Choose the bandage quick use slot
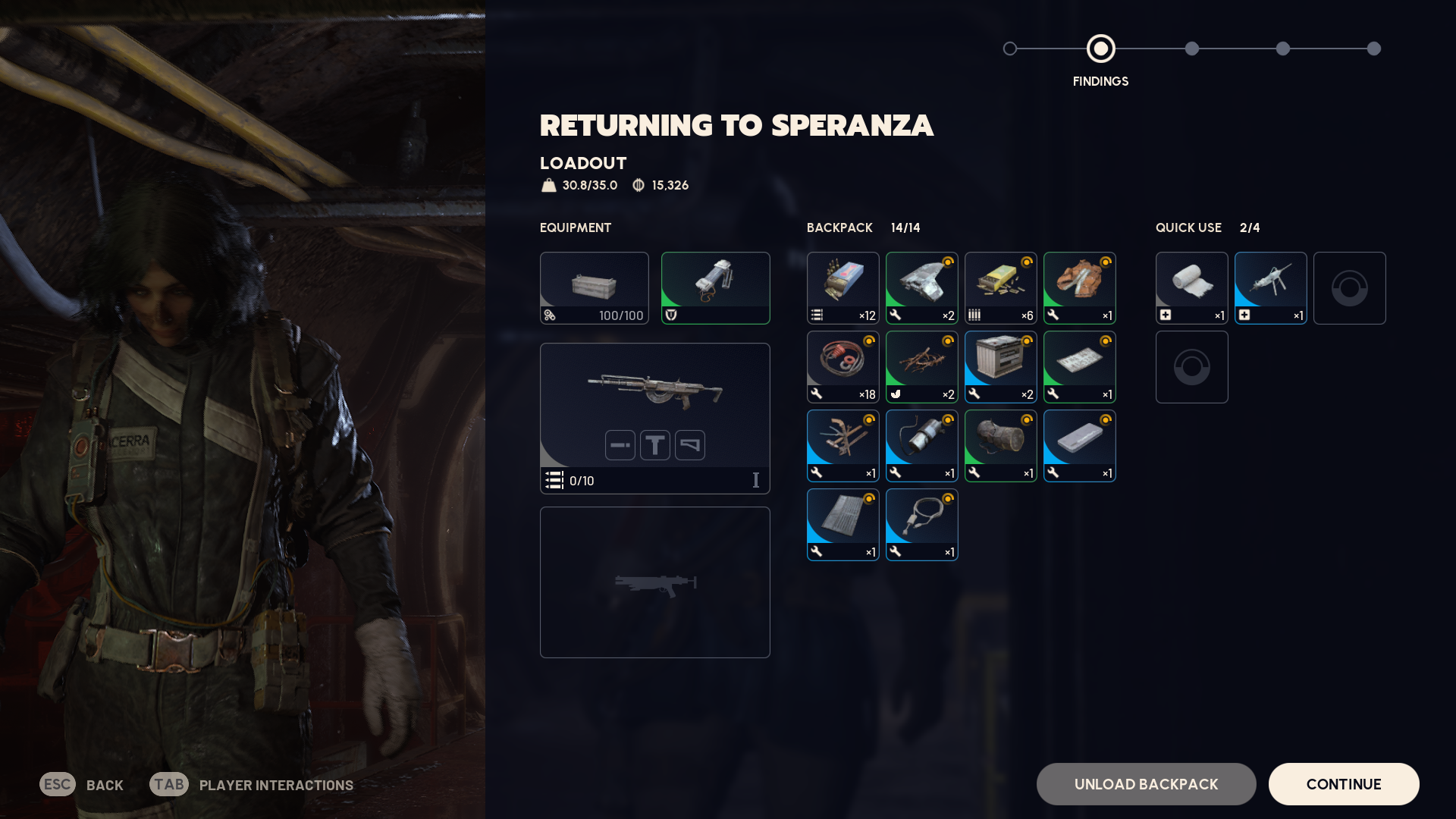The height and width of the screenshot is (819, 1456). click(x=1191, y=288)
